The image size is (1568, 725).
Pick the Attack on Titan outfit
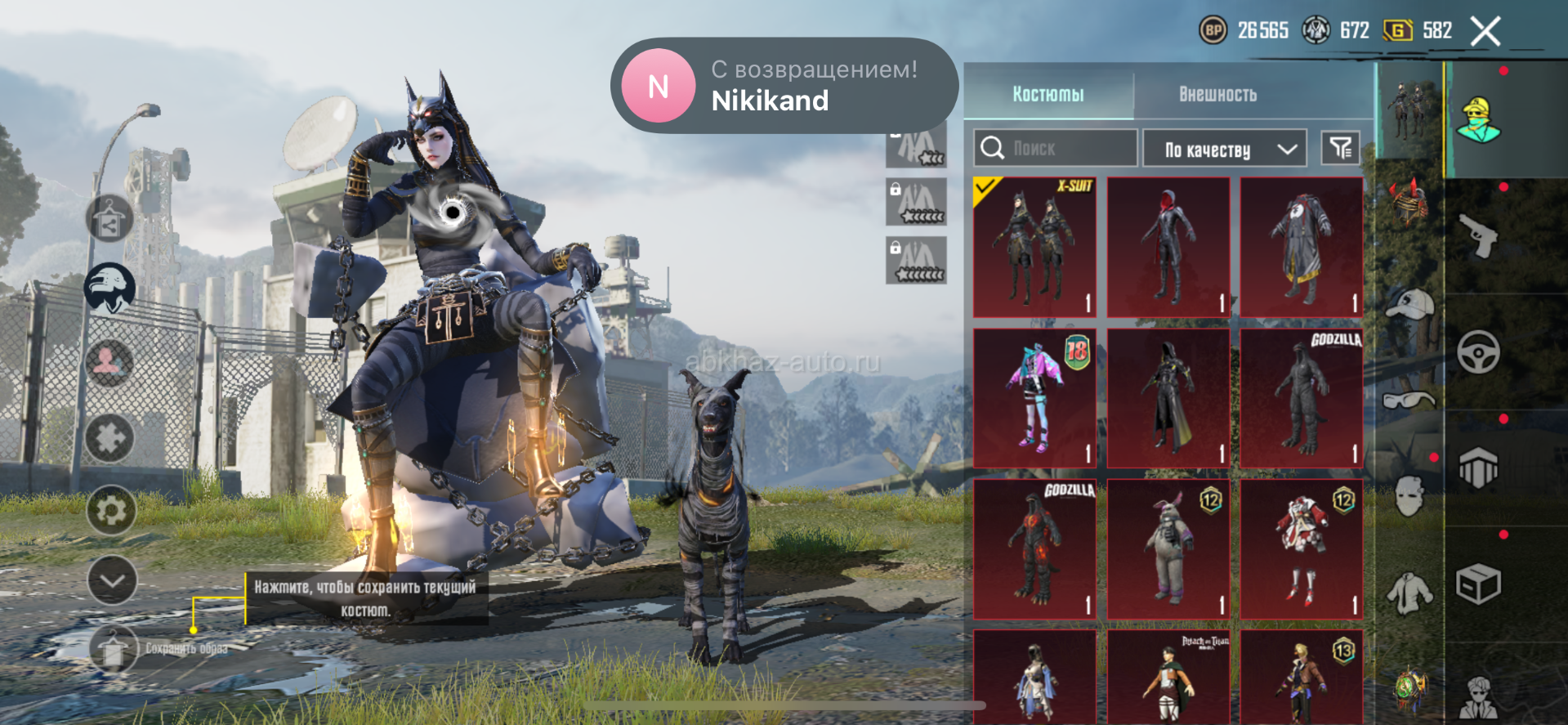[x=1168, y=677]
